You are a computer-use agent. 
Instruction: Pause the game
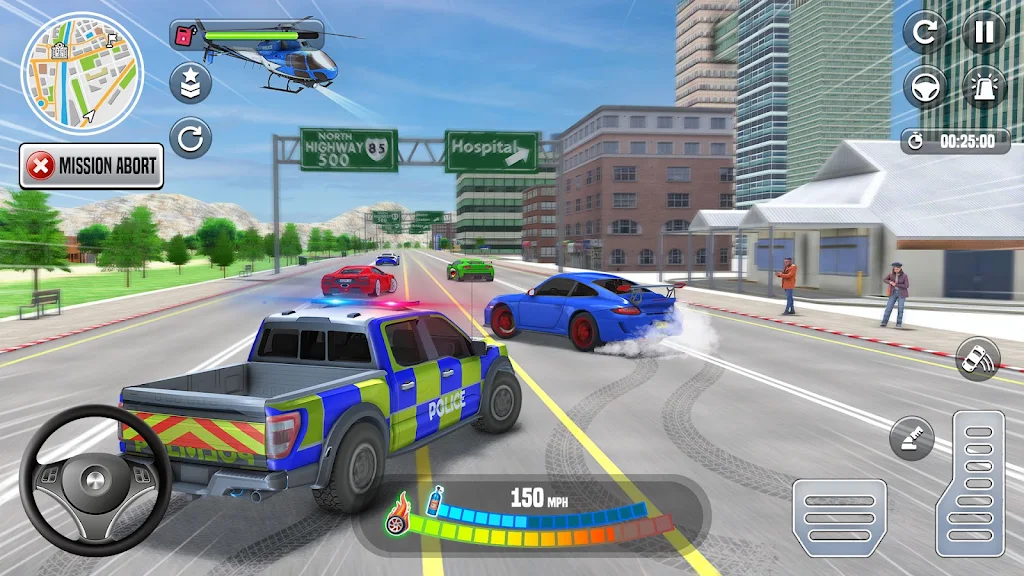pos(984,32)
